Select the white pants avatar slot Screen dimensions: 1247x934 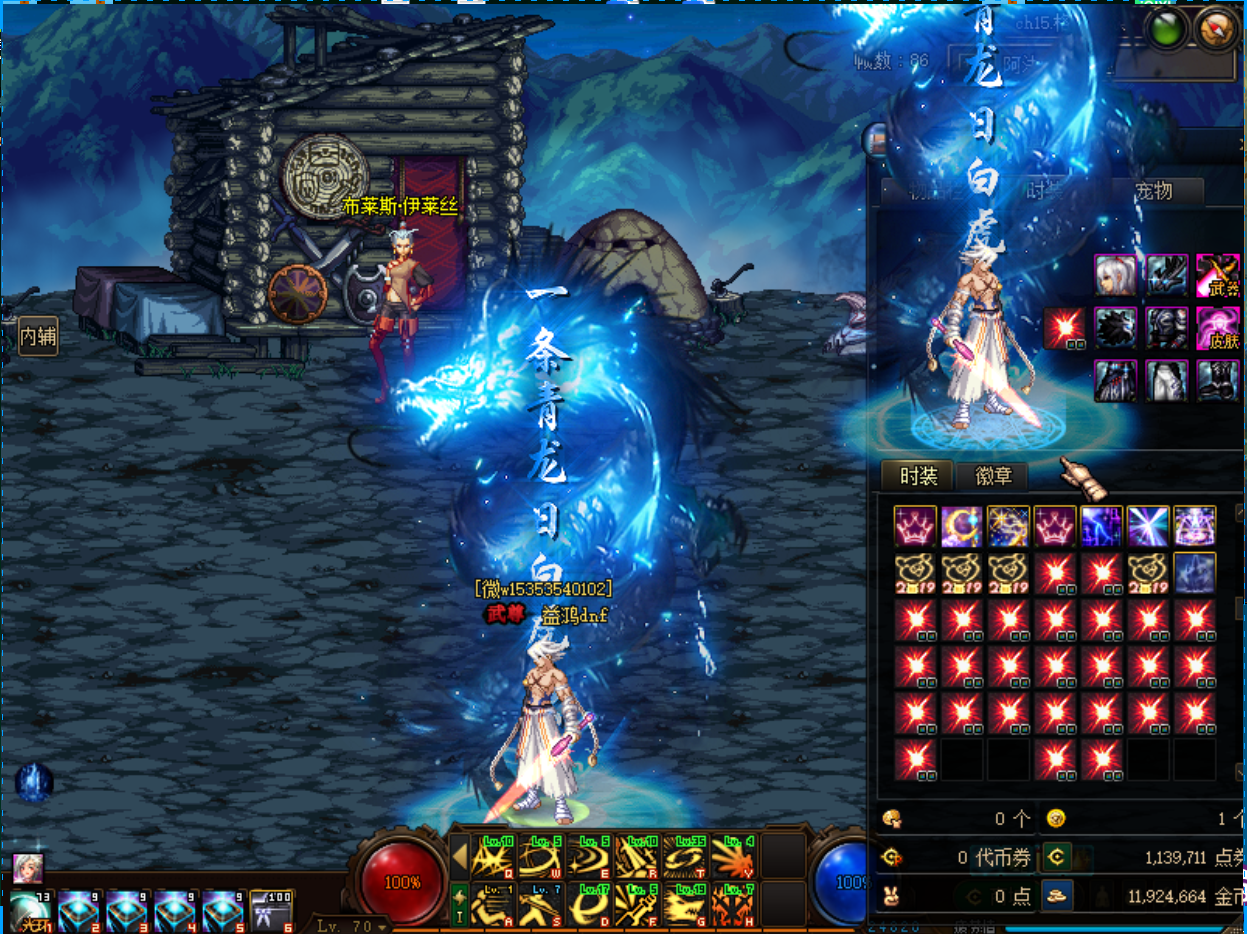pyautogui.click(x=1166, y=380)
